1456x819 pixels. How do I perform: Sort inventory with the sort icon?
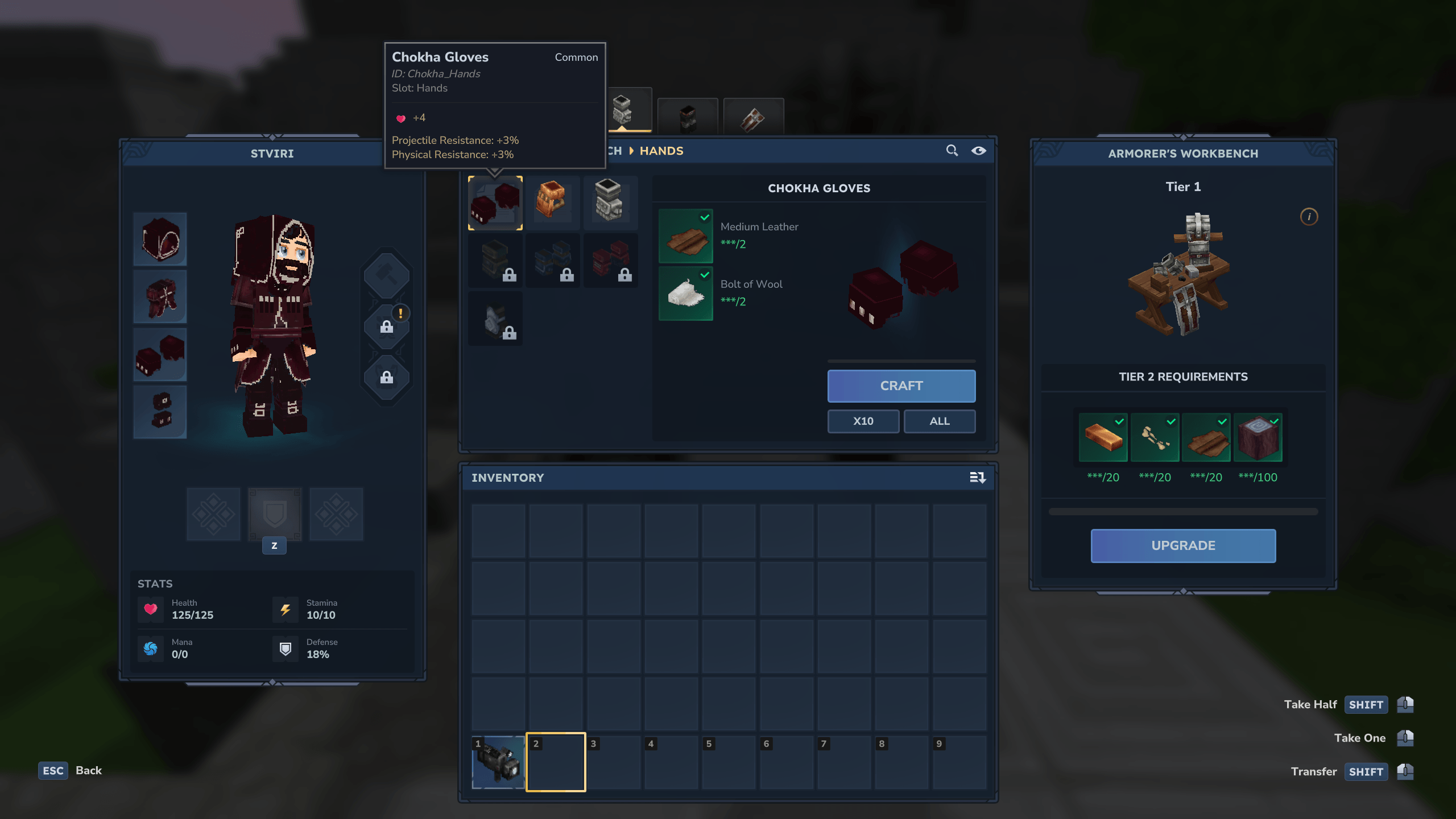pos(977,478)
